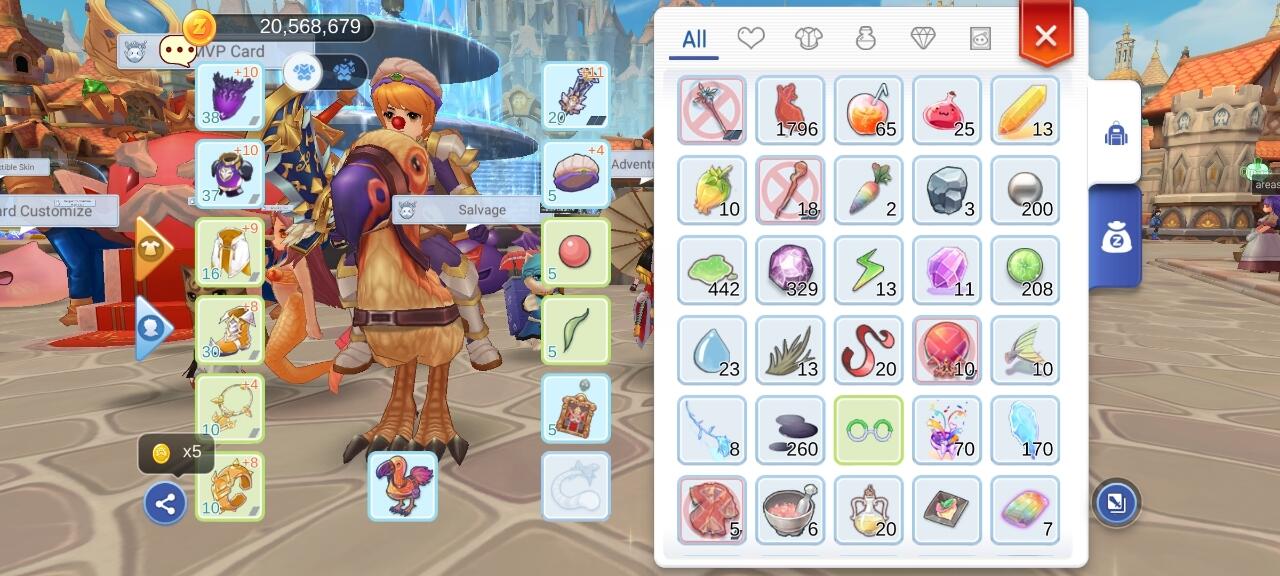This screenshot has width=1280, height=576.
Task: Switch to the All items tab
Action: pyautogui.click(x=694, y=39)
